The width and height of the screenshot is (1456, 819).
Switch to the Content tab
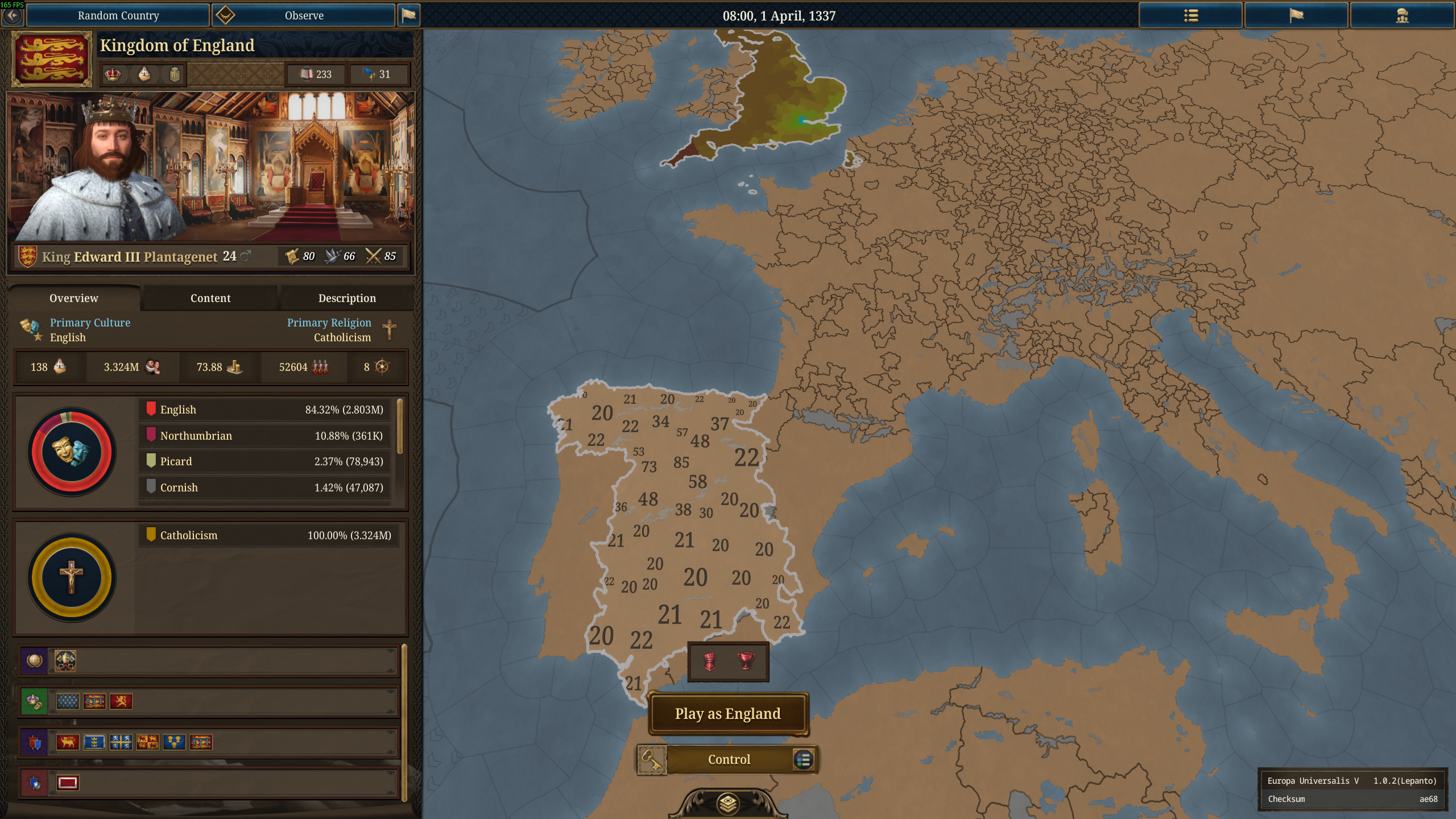pos(210,297)
